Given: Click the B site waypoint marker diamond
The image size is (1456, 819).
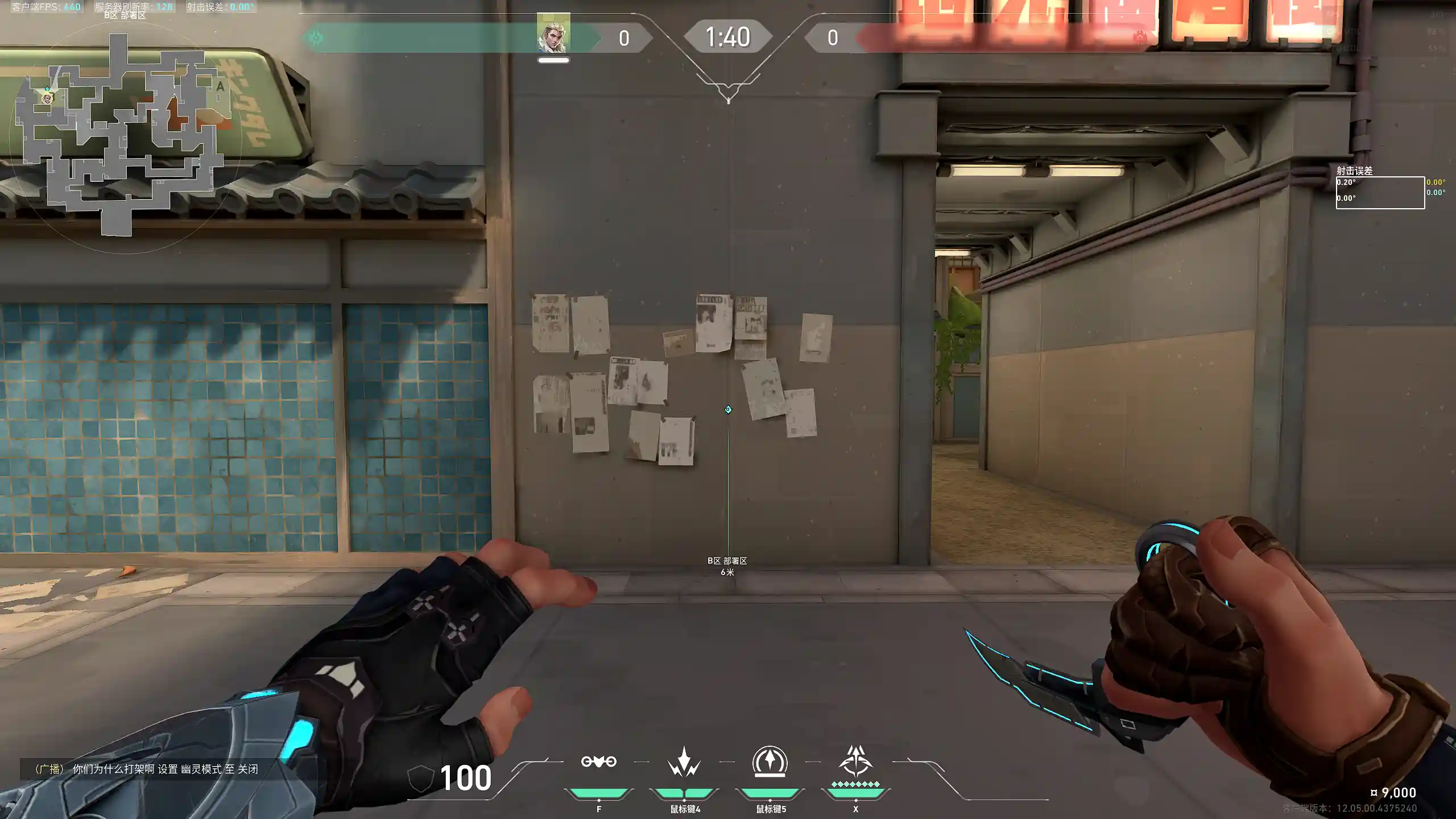Looking at the screenshot, I should (728, 409).
